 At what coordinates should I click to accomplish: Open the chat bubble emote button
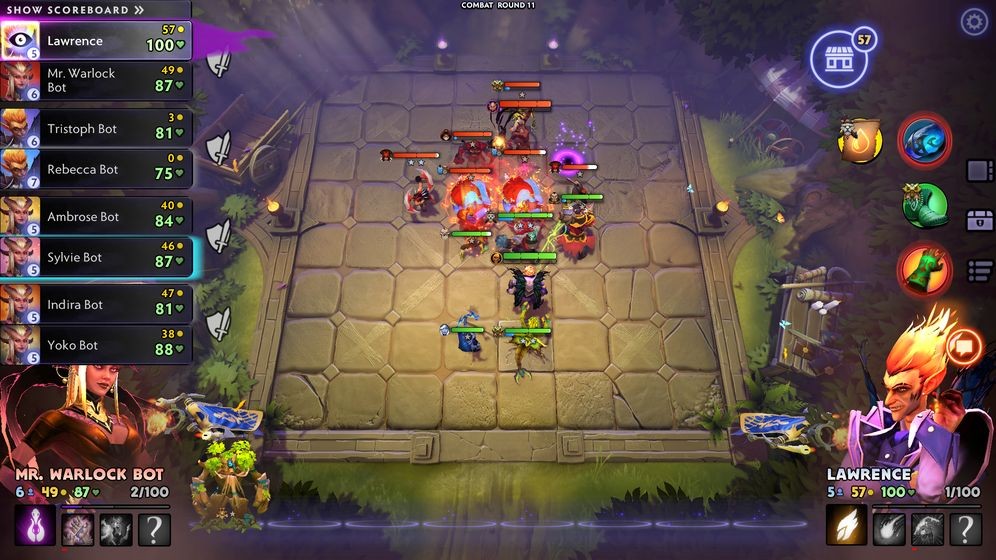(965, 346)
